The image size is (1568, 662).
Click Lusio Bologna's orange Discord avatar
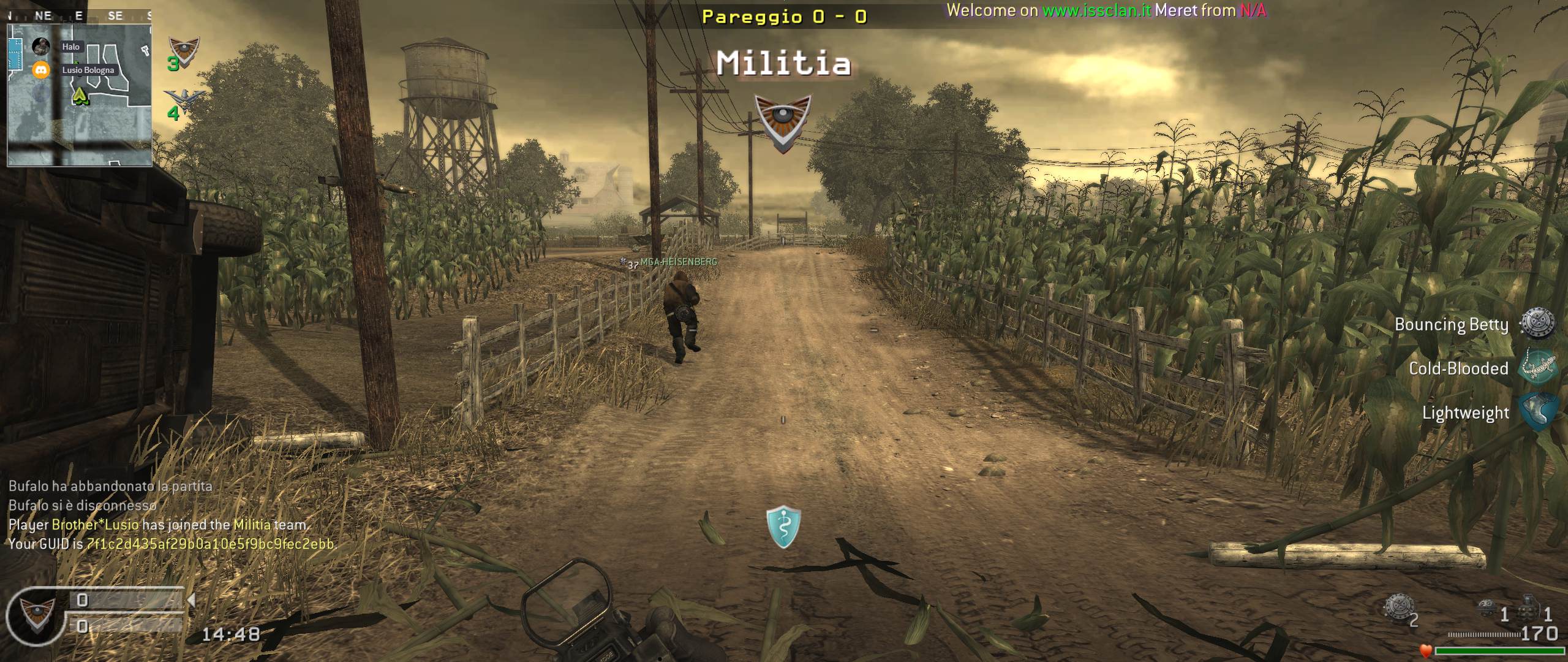41,70
